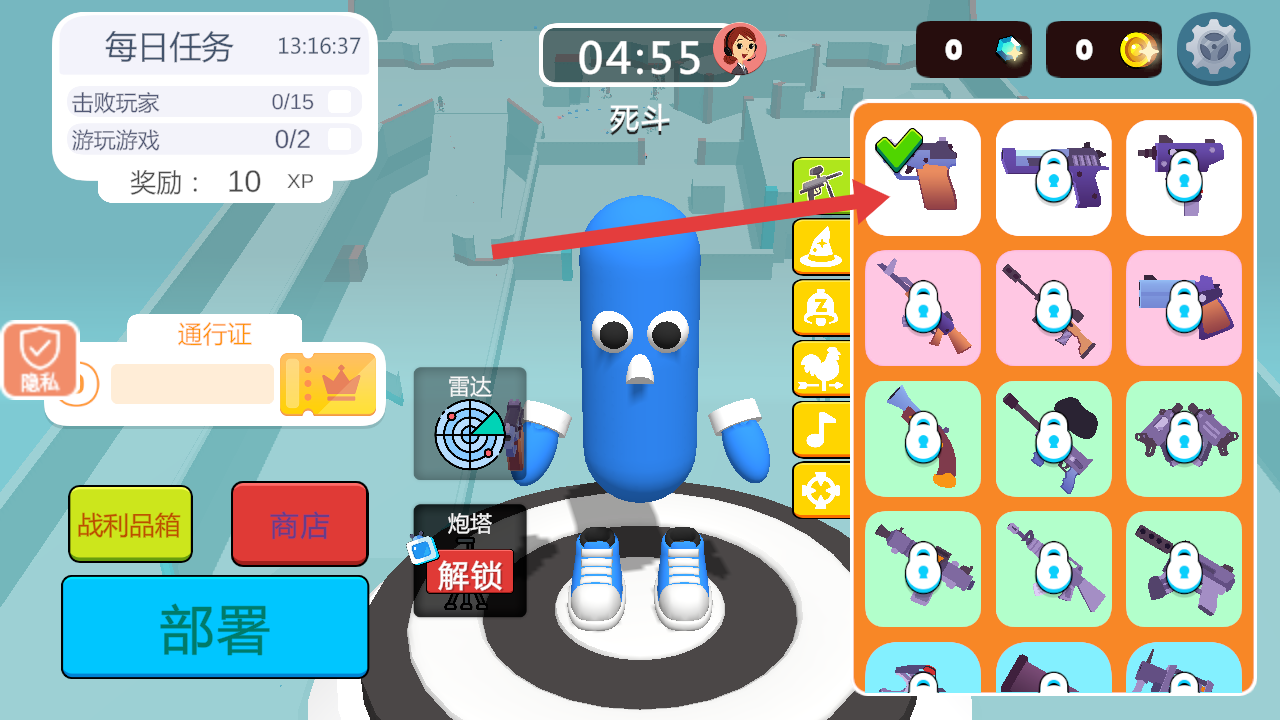This screenshot has width=1280, height=720.
Task: Click the blue 部署 deploy button
Action: 215,627
